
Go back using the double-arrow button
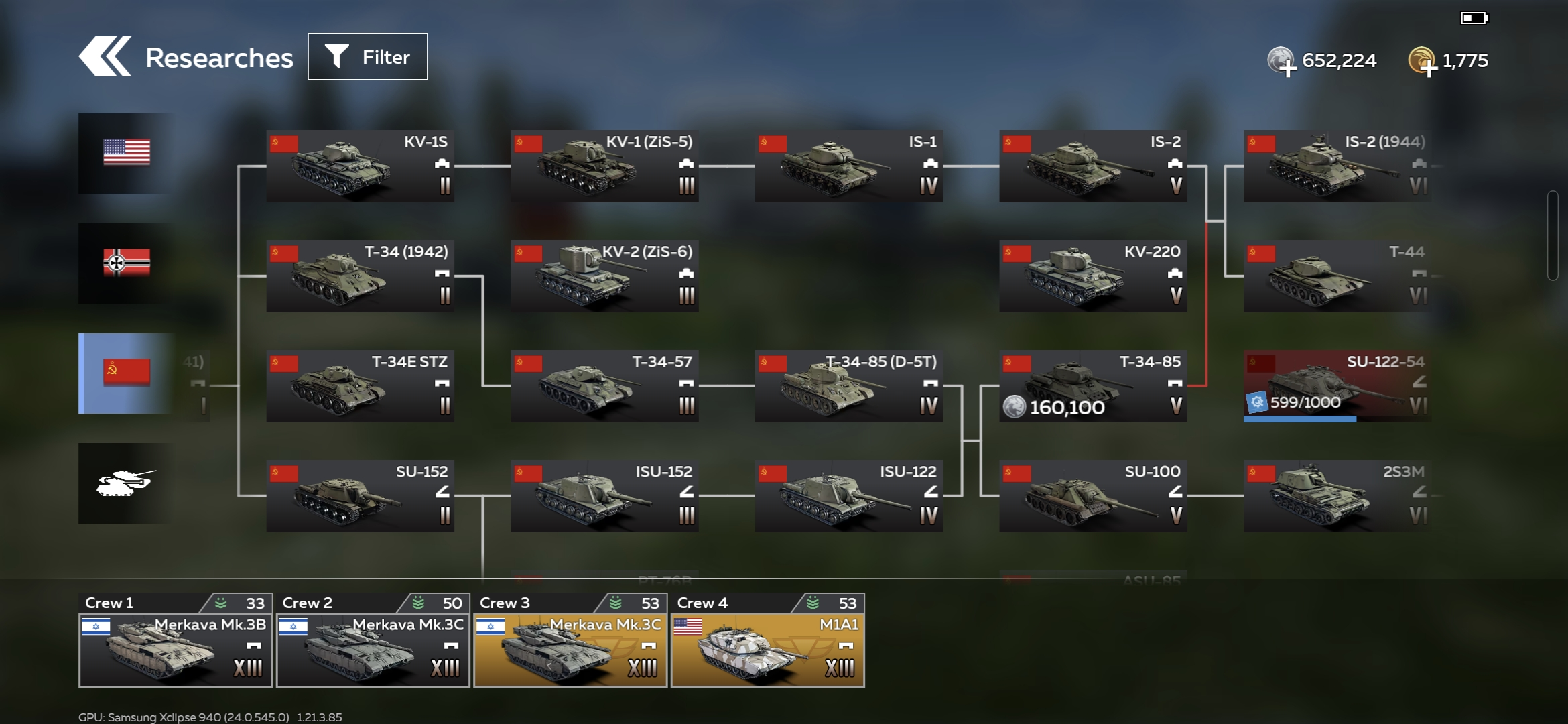click(105, 57)
